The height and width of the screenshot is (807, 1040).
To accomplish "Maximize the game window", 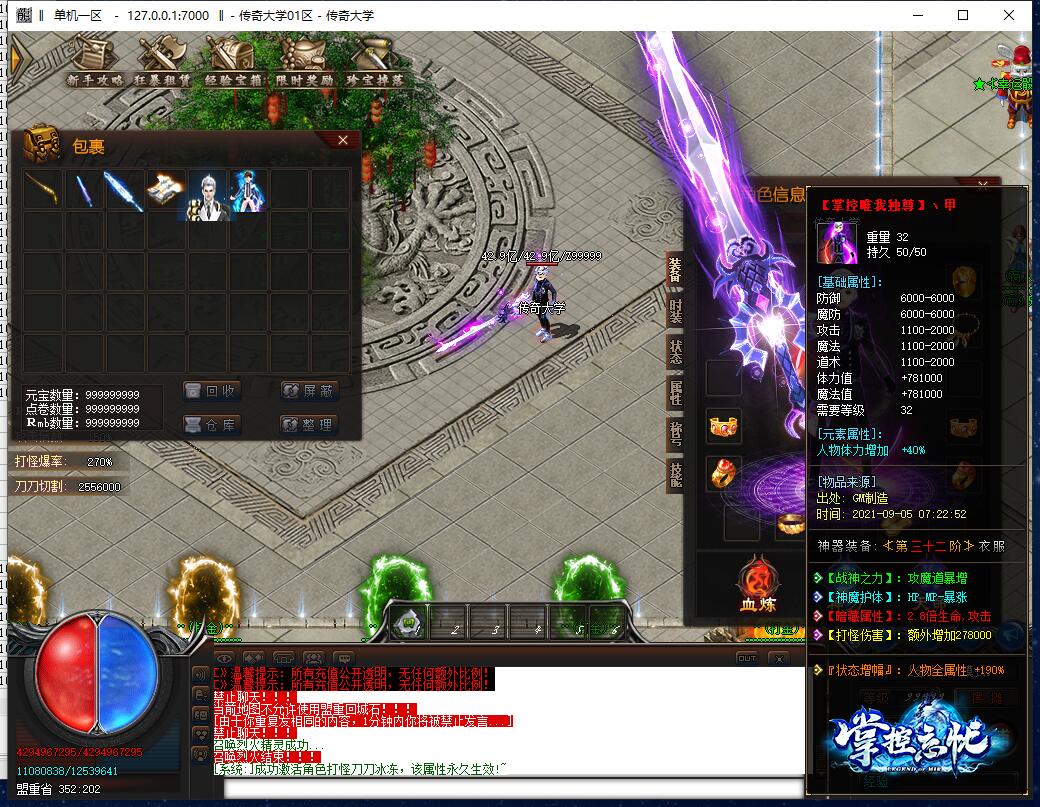I will [963, 15].
